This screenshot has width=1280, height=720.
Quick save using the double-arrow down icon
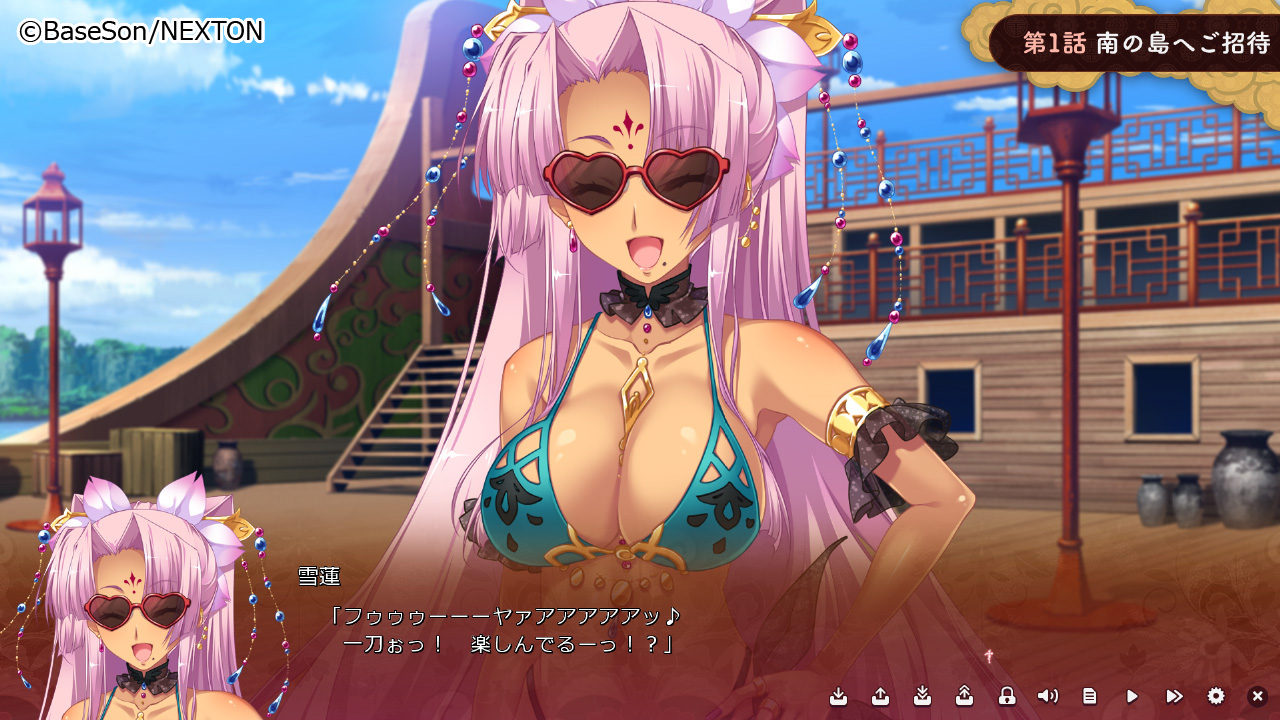(x=923, y=696)
